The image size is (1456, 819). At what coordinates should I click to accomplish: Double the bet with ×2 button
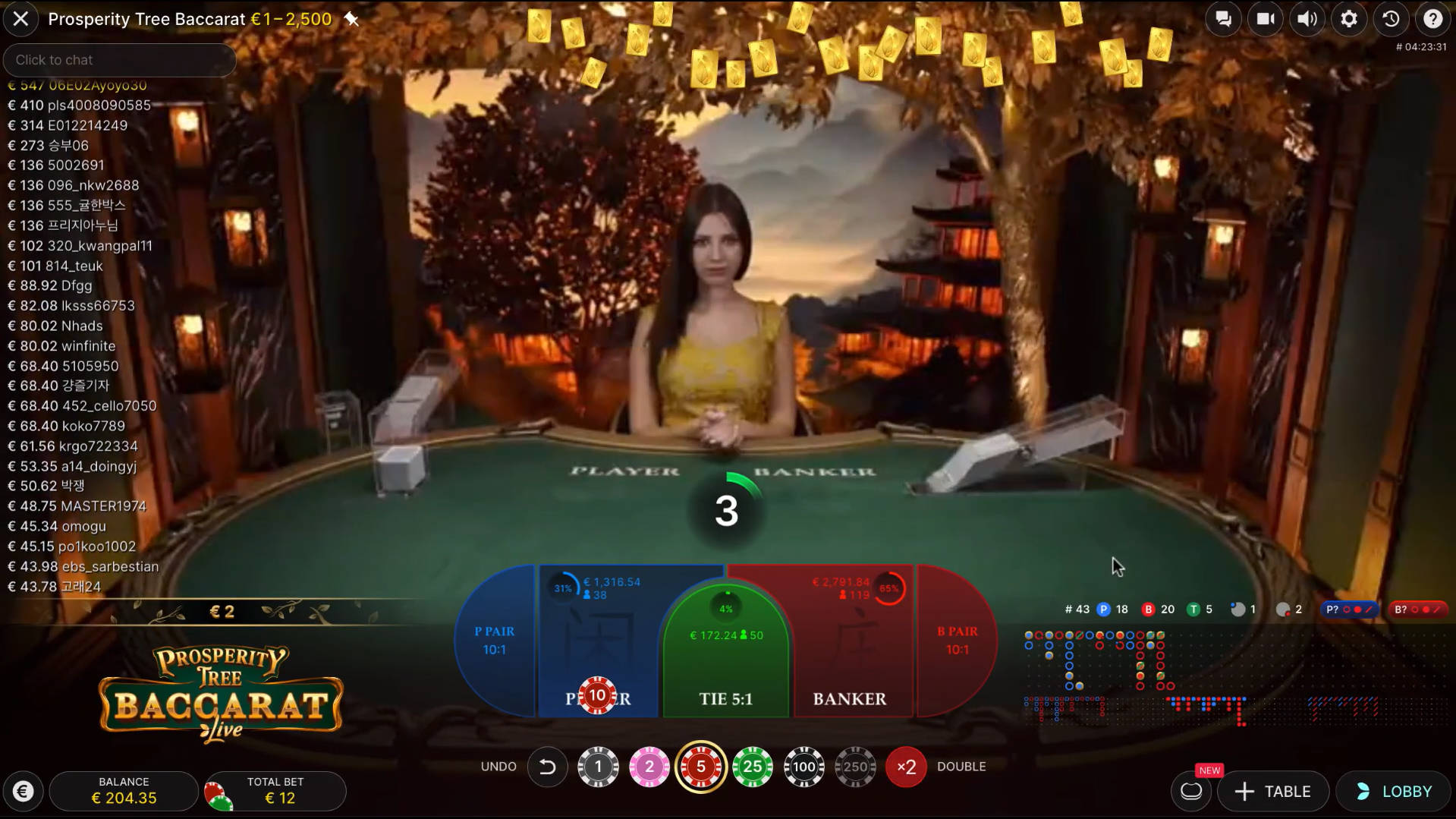click(x=906, y=767)
